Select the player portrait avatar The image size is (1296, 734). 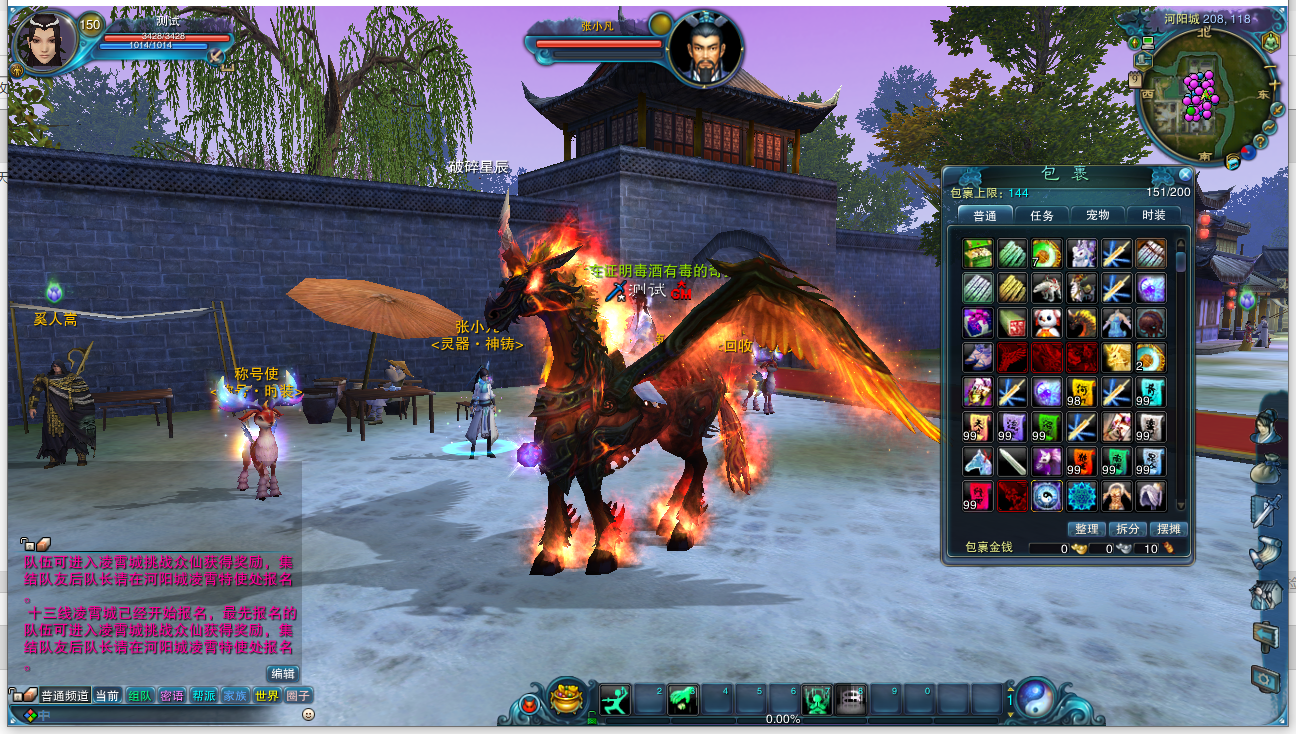tap(46, 43)
